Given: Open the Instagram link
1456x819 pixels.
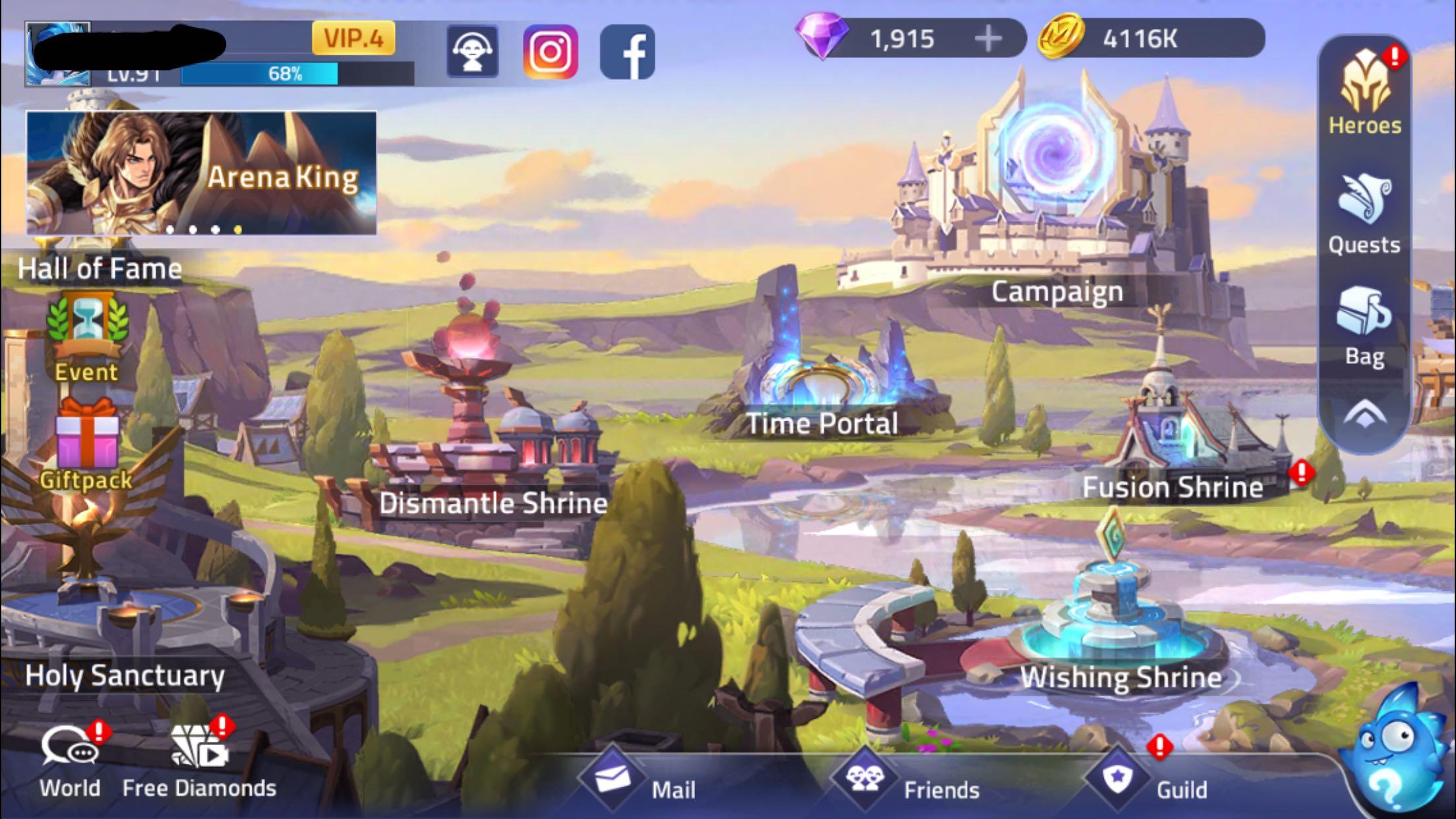Looking at the screenshot, I should (551, 52).
